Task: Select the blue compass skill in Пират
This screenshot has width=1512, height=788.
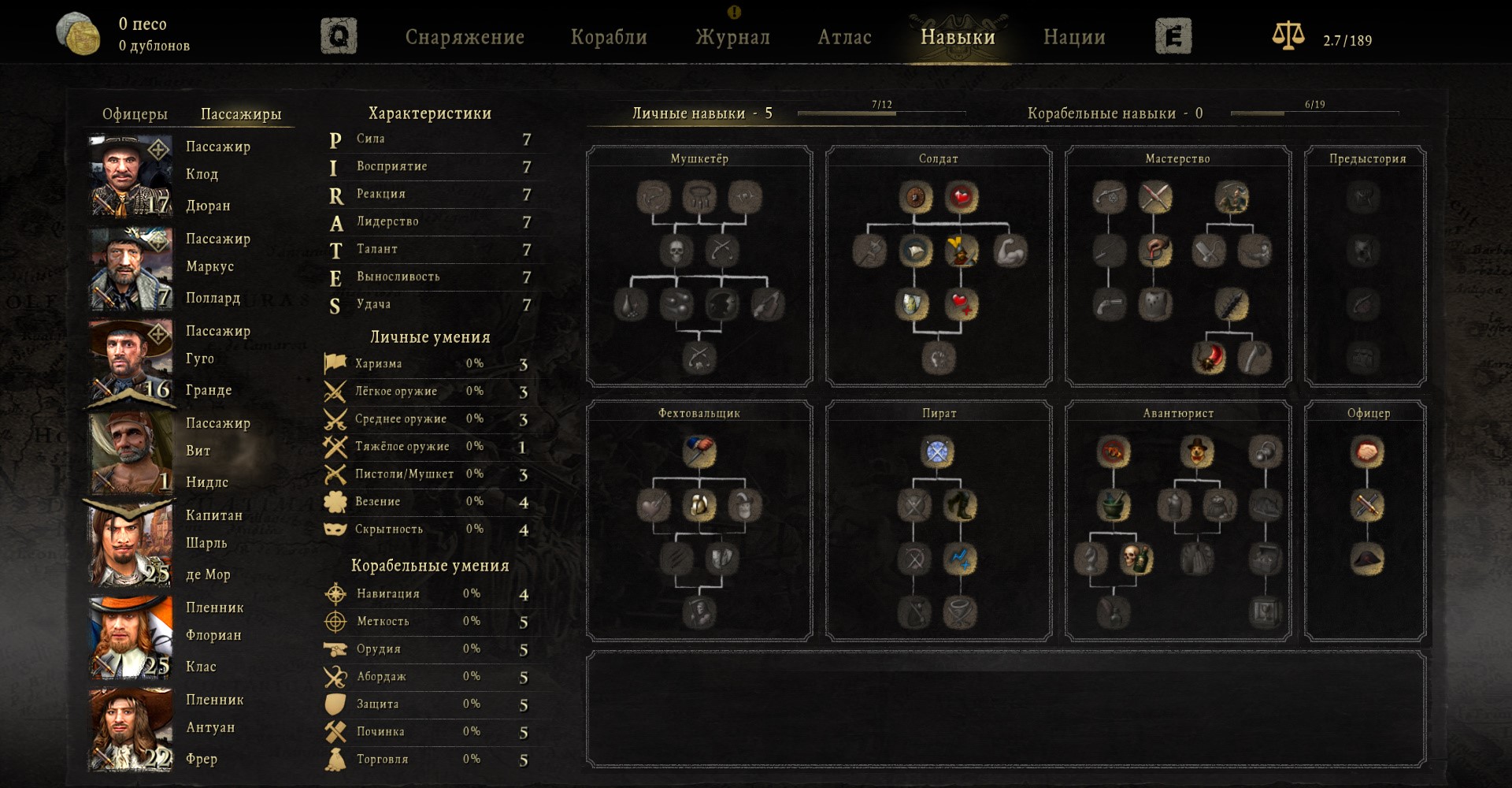Action: pyautogui.click(x=937, y=452)
